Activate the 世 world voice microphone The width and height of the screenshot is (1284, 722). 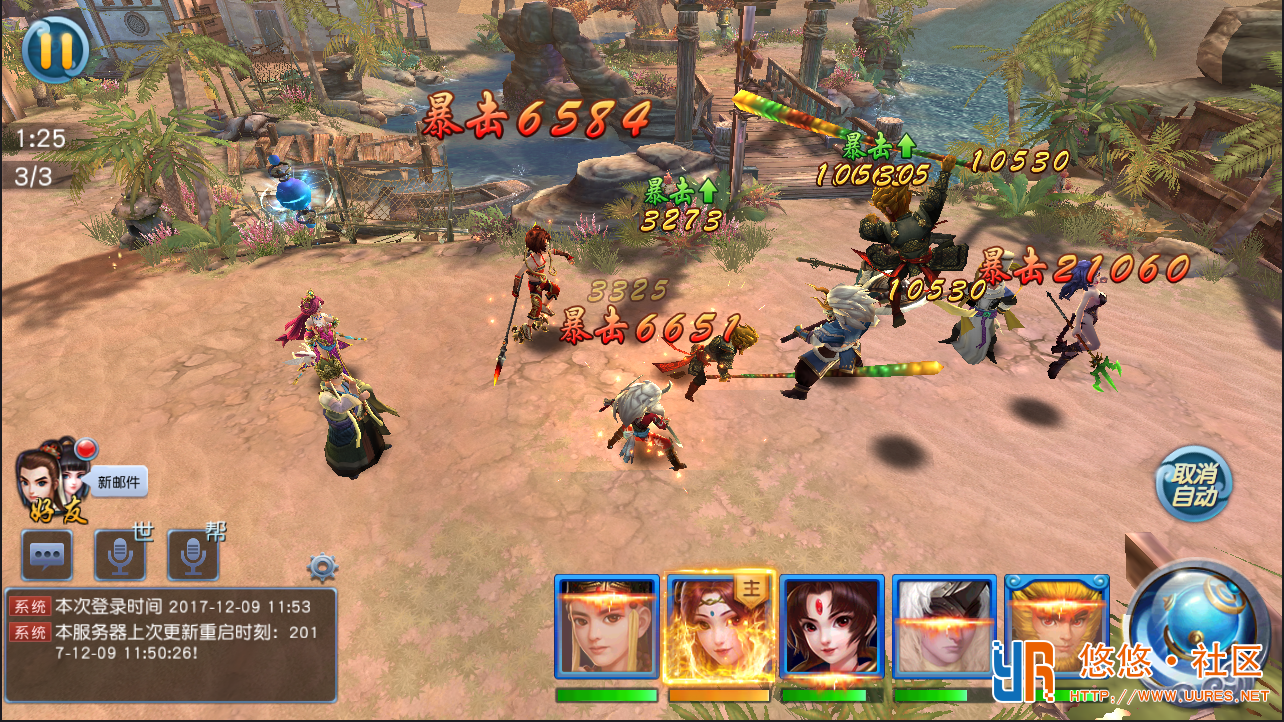pyautogui.click(x=120, y=556)
